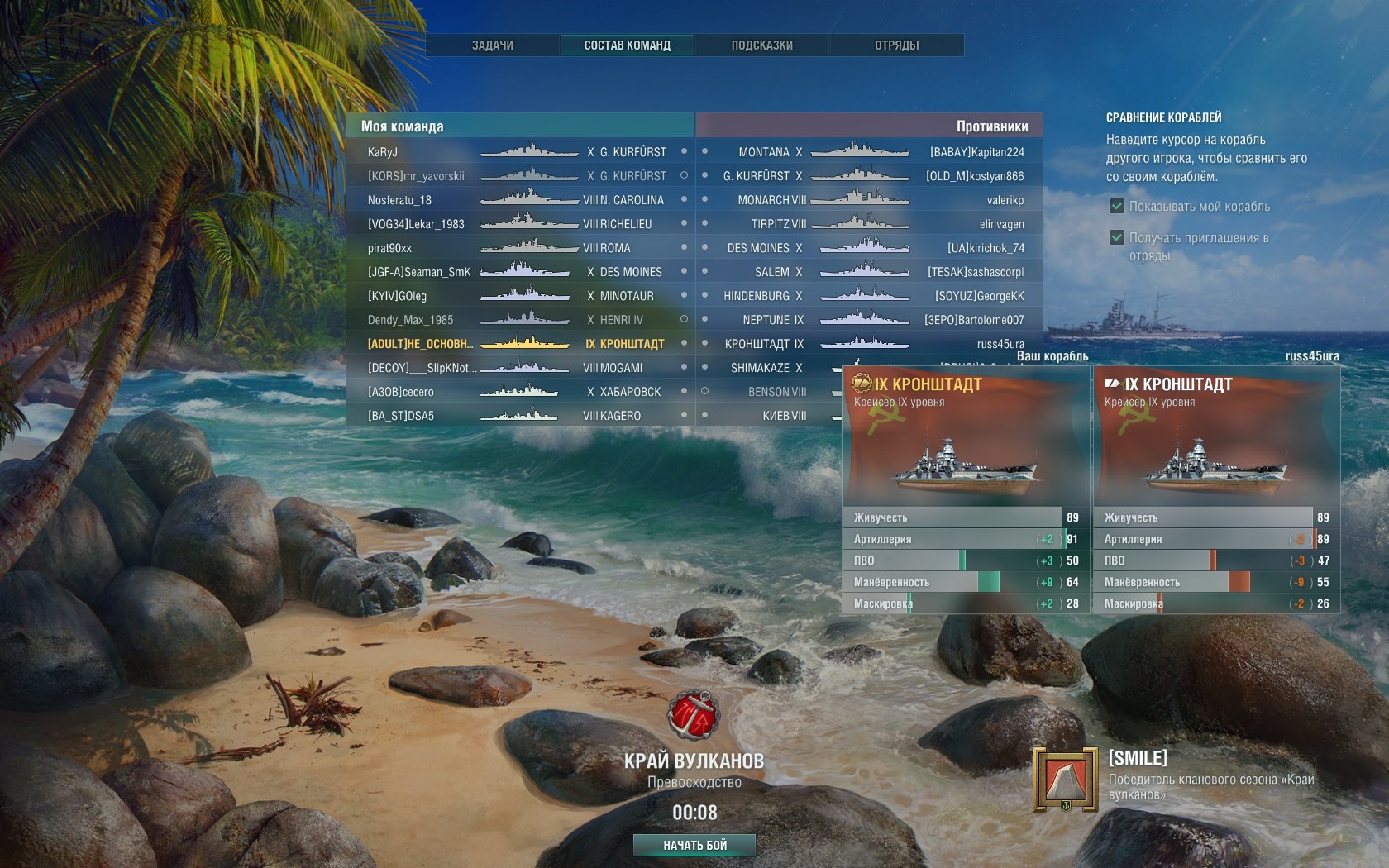
Task: Choose [A3OB]cecero's Хабаровск row
Action: pos(519,392)
